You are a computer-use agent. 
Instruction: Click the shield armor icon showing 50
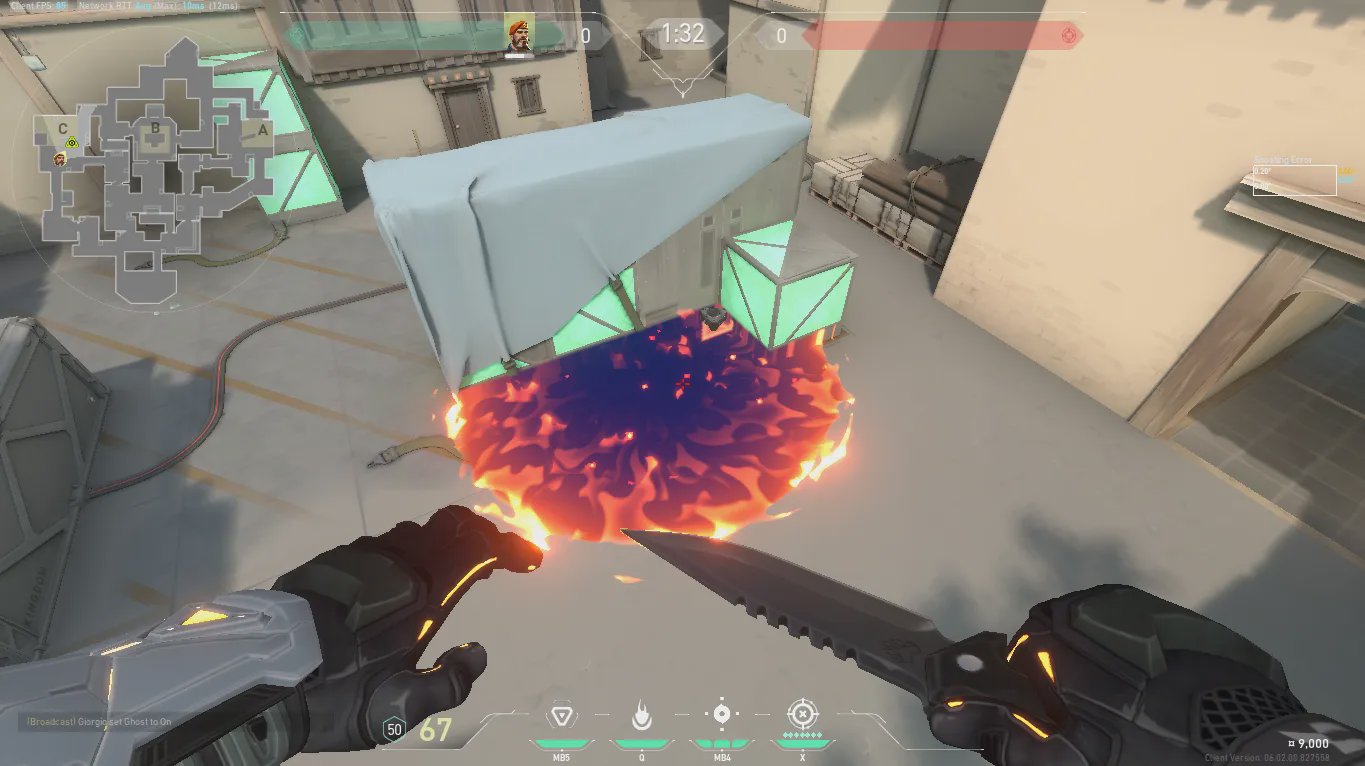coord(394,730)
